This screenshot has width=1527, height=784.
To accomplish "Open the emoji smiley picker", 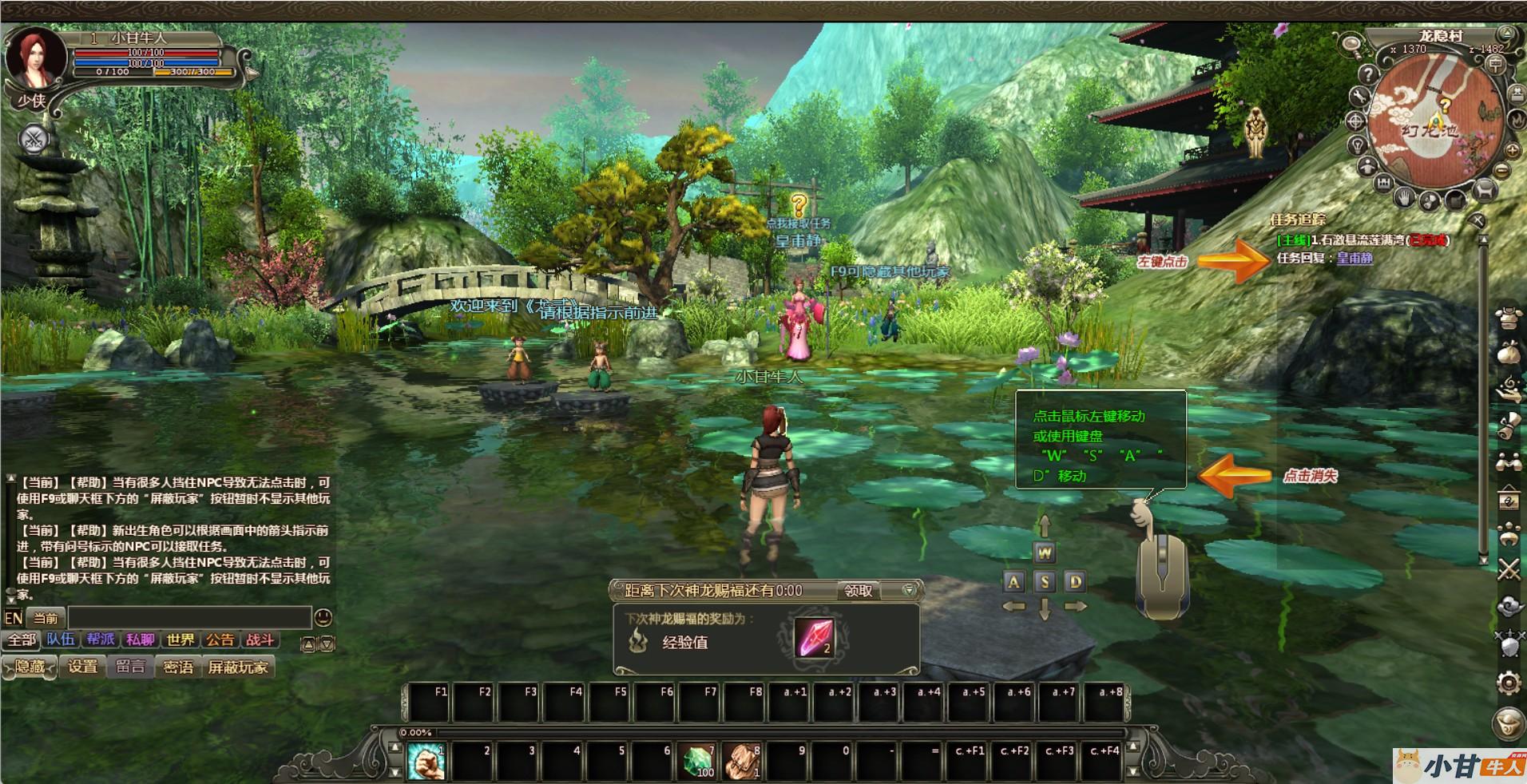I will pyautogui.click(x=323, y=617).
